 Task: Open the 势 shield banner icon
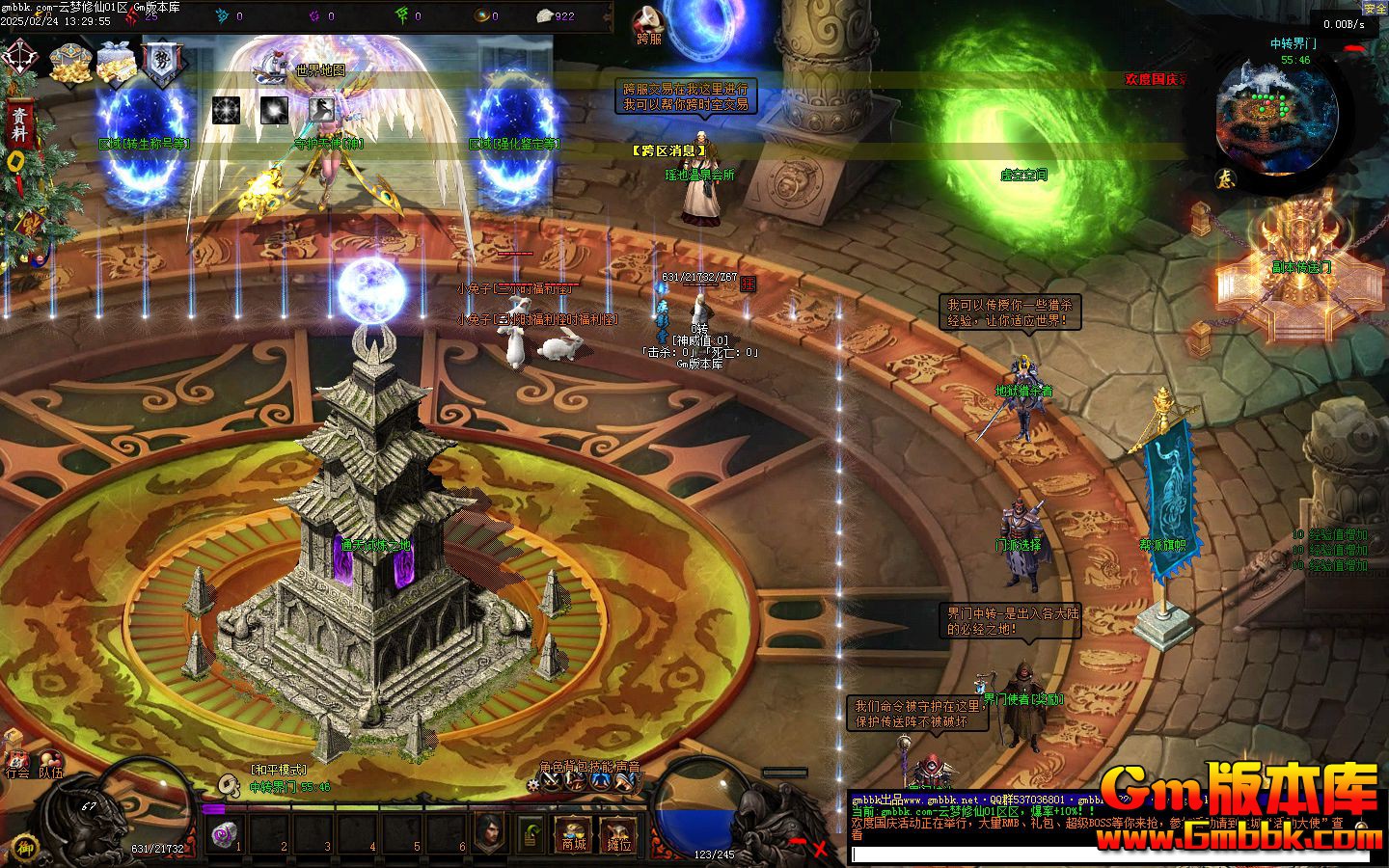point(160,62)
